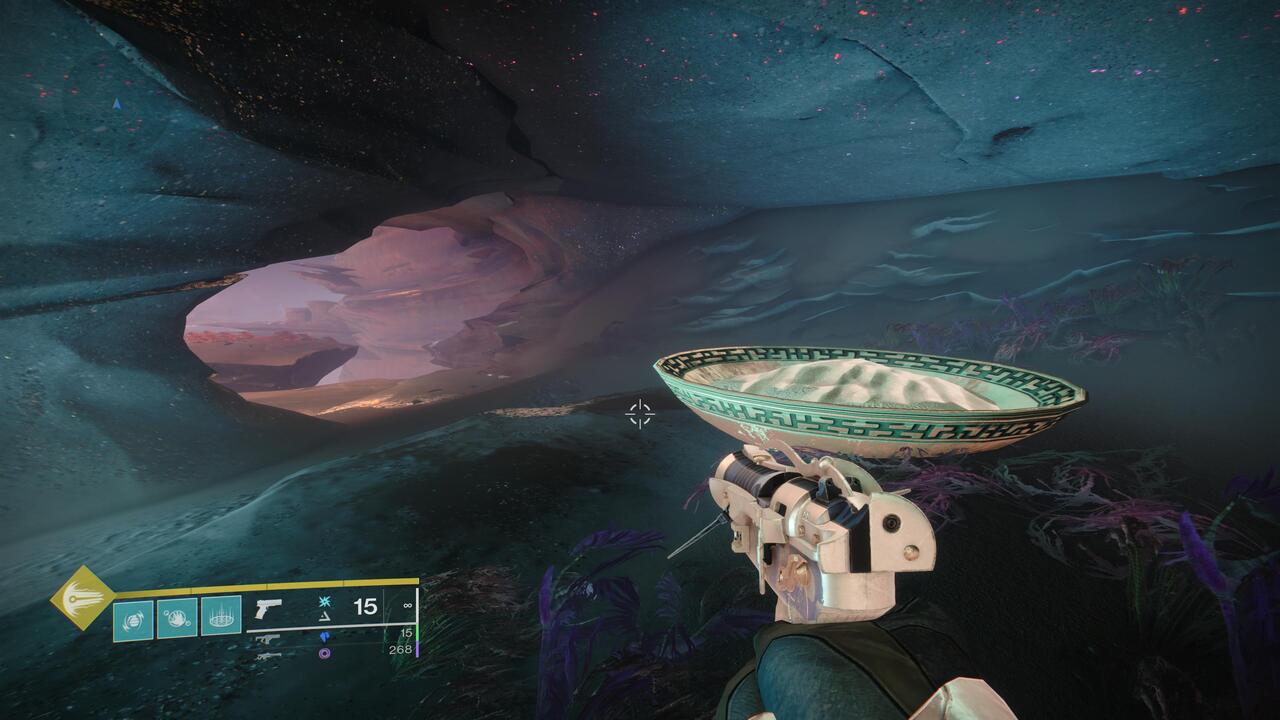Click the center aiming reticle

pyautogui.click(x=640, y=412)
